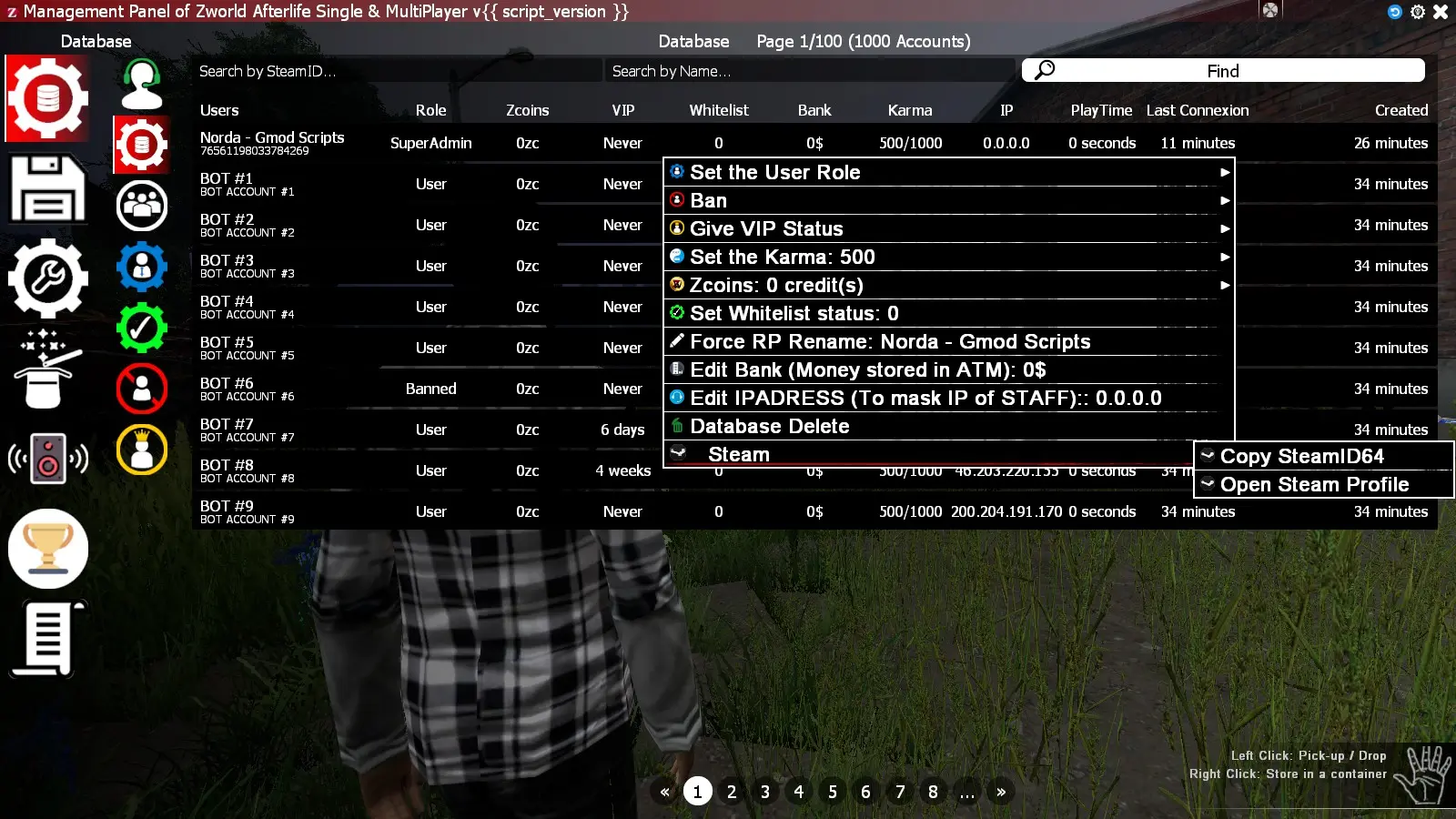Open the Steam context menu entry
Screen dimensions: 1456x819
point(737,454)
